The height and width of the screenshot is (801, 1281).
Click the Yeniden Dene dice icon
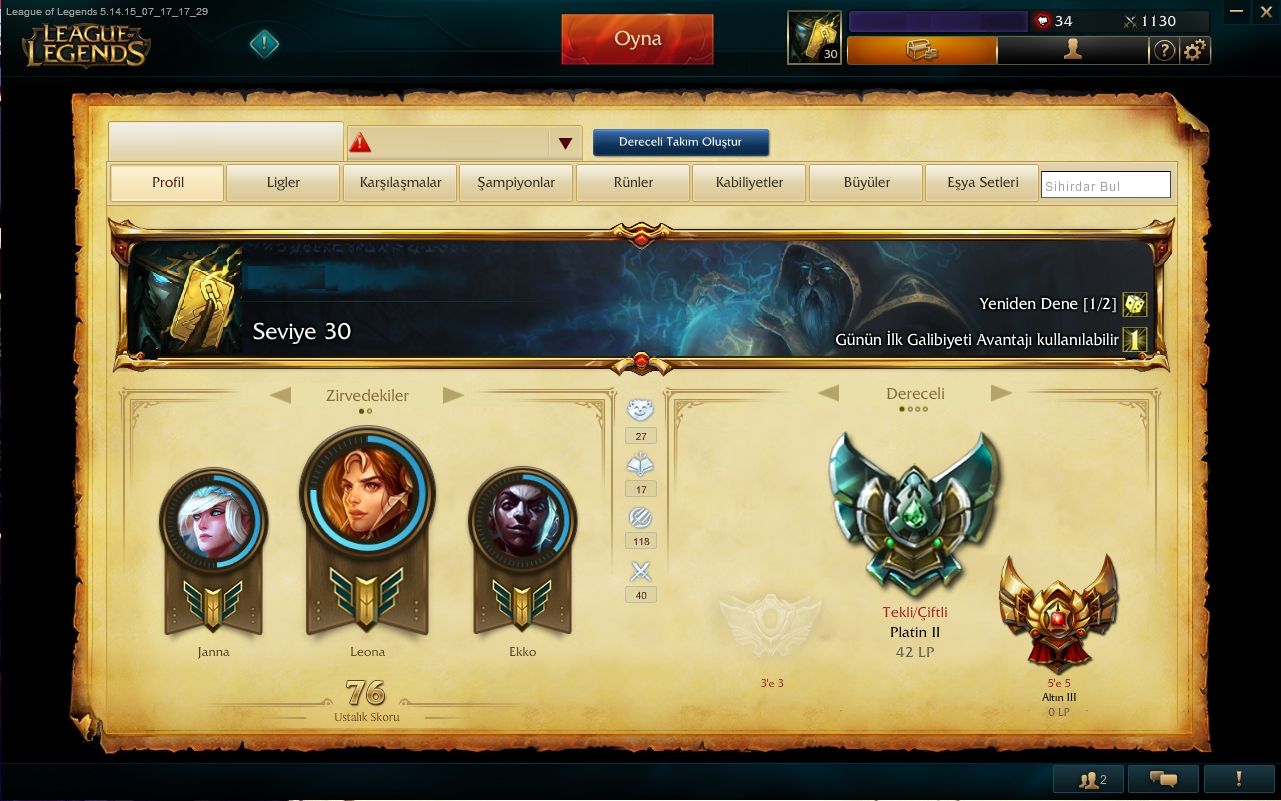pyautogui.click(x=1135, y=303)
